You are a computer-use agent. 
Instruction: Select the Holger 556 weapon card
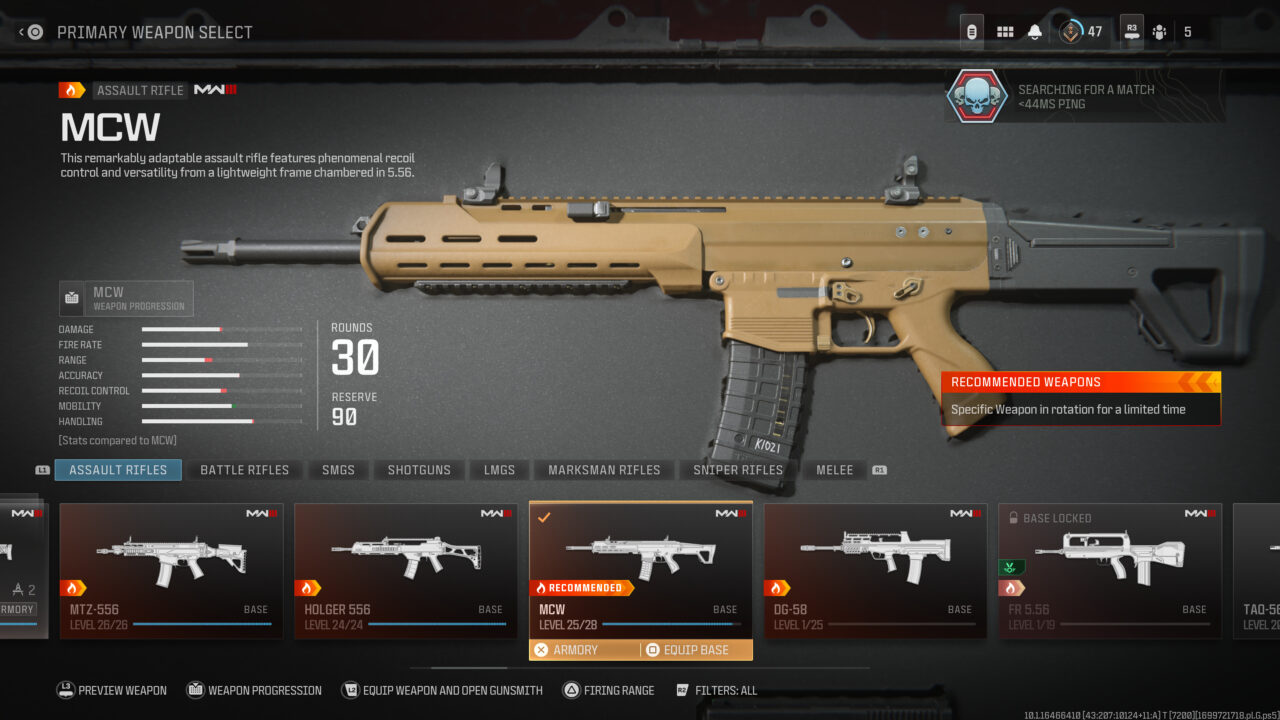click(405, 570)
